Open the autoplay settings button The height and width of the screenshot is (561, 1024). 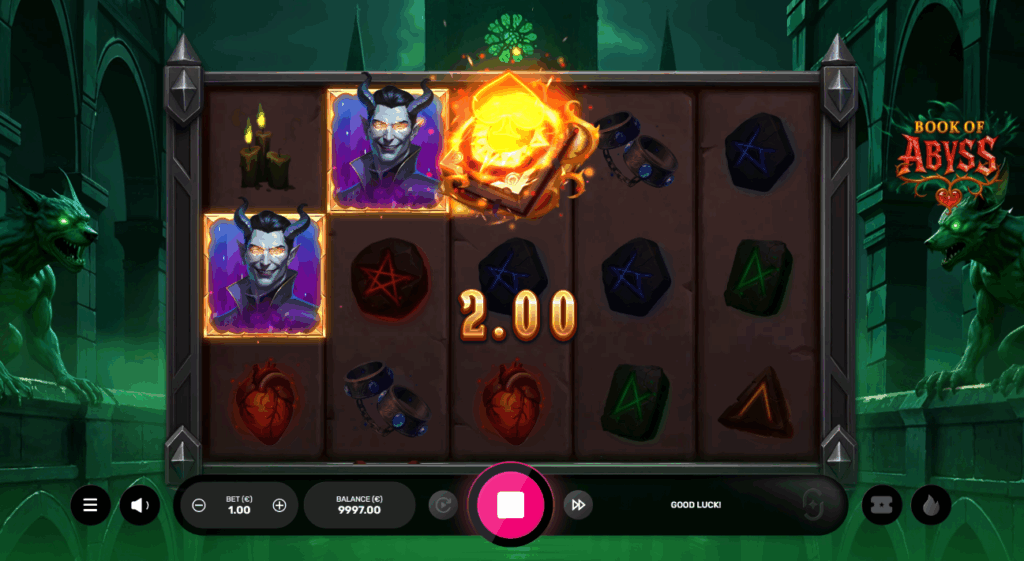tap(442, 505)
